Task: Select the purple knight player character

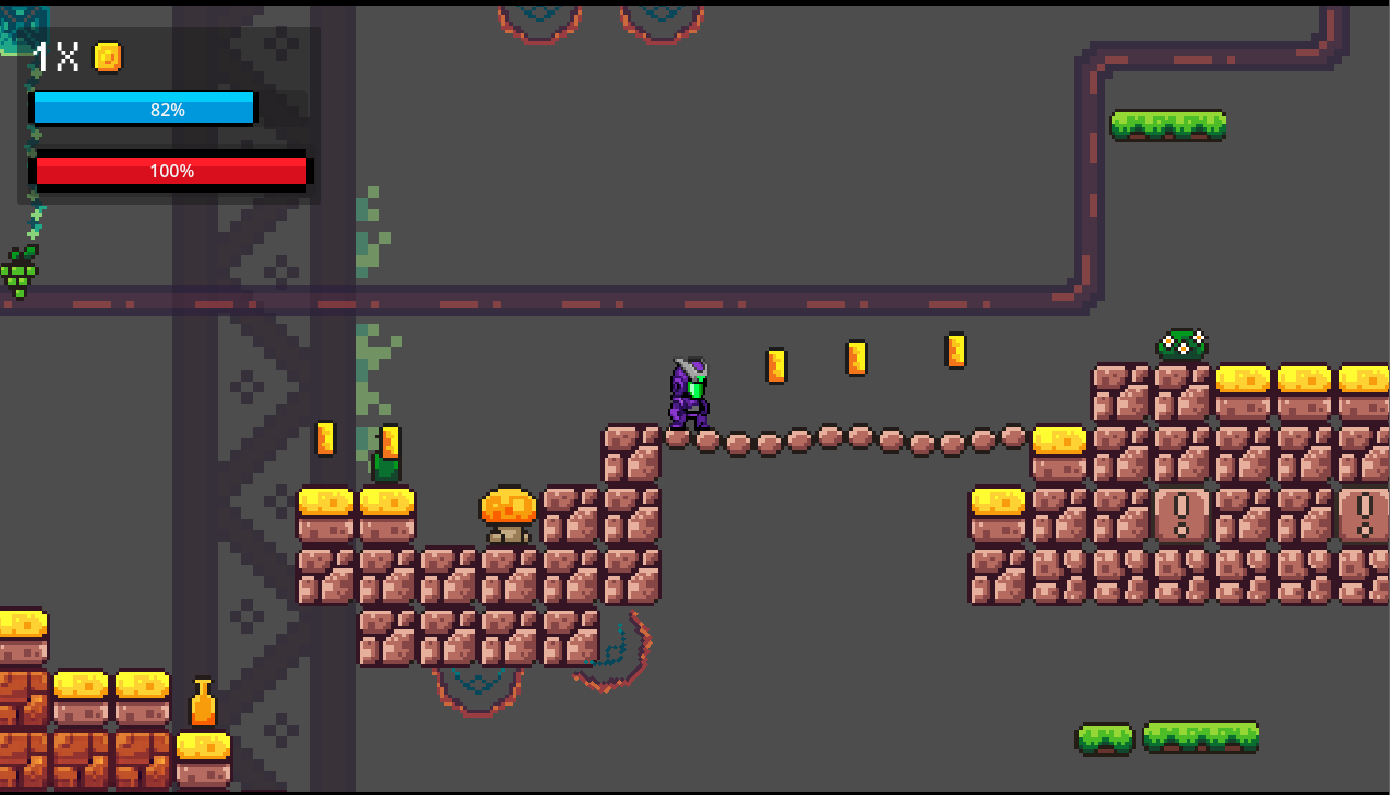Action: pos(688,395)
